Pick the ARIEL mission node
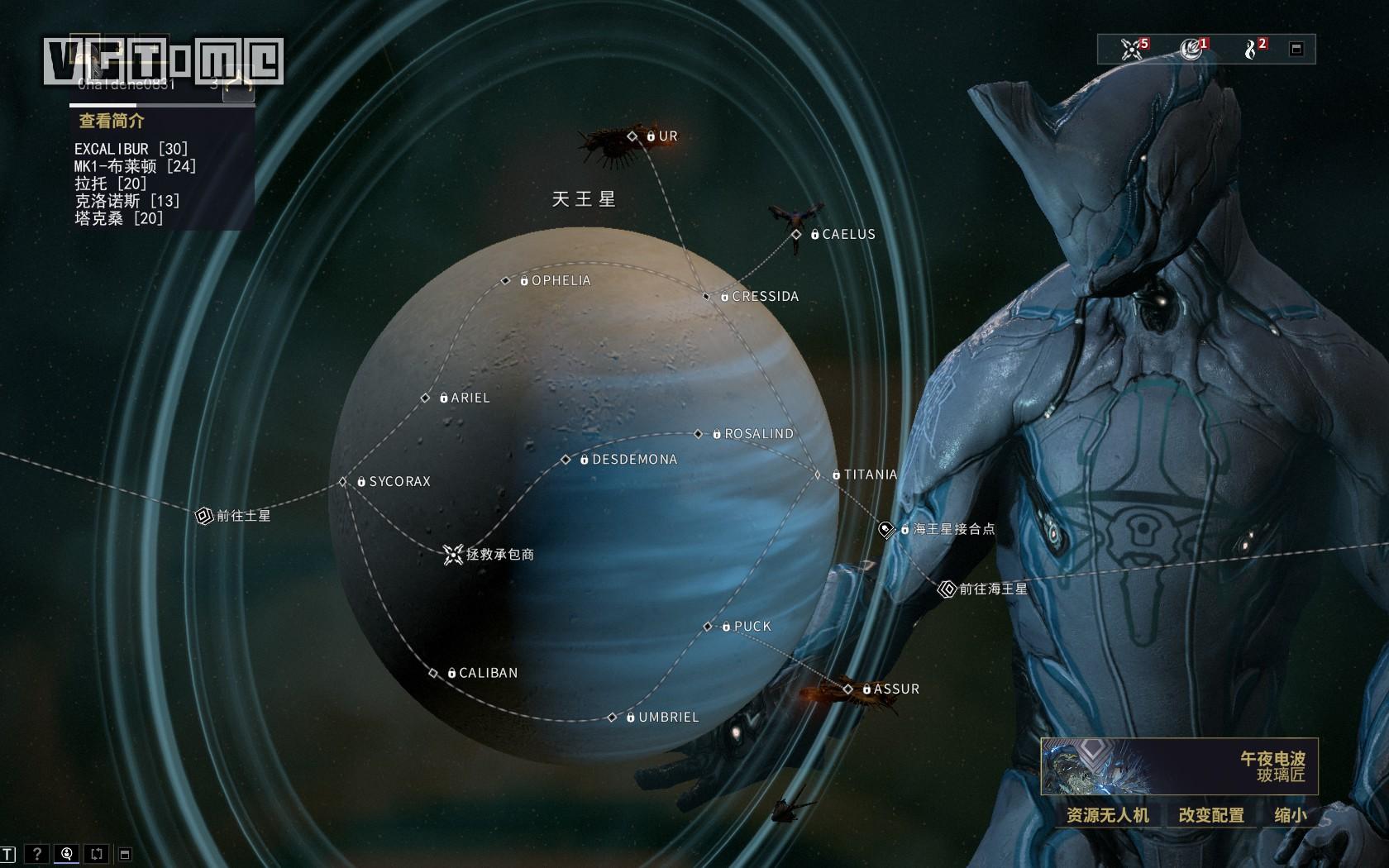This screenshot has height=868, width=1389. pos(426,398)
